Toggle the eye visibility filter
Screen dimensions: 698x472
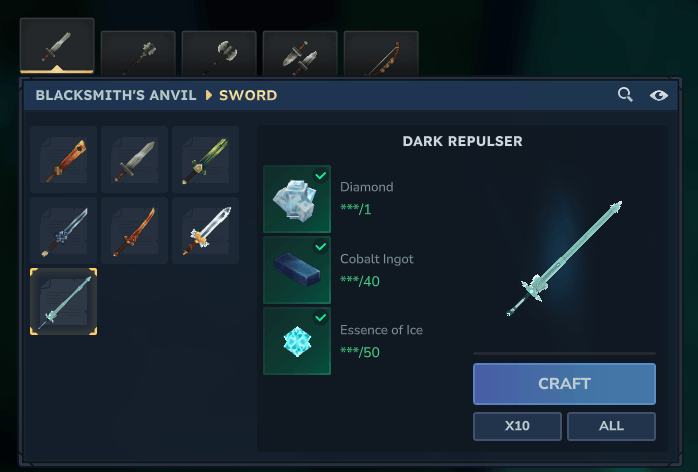[658, 95]
